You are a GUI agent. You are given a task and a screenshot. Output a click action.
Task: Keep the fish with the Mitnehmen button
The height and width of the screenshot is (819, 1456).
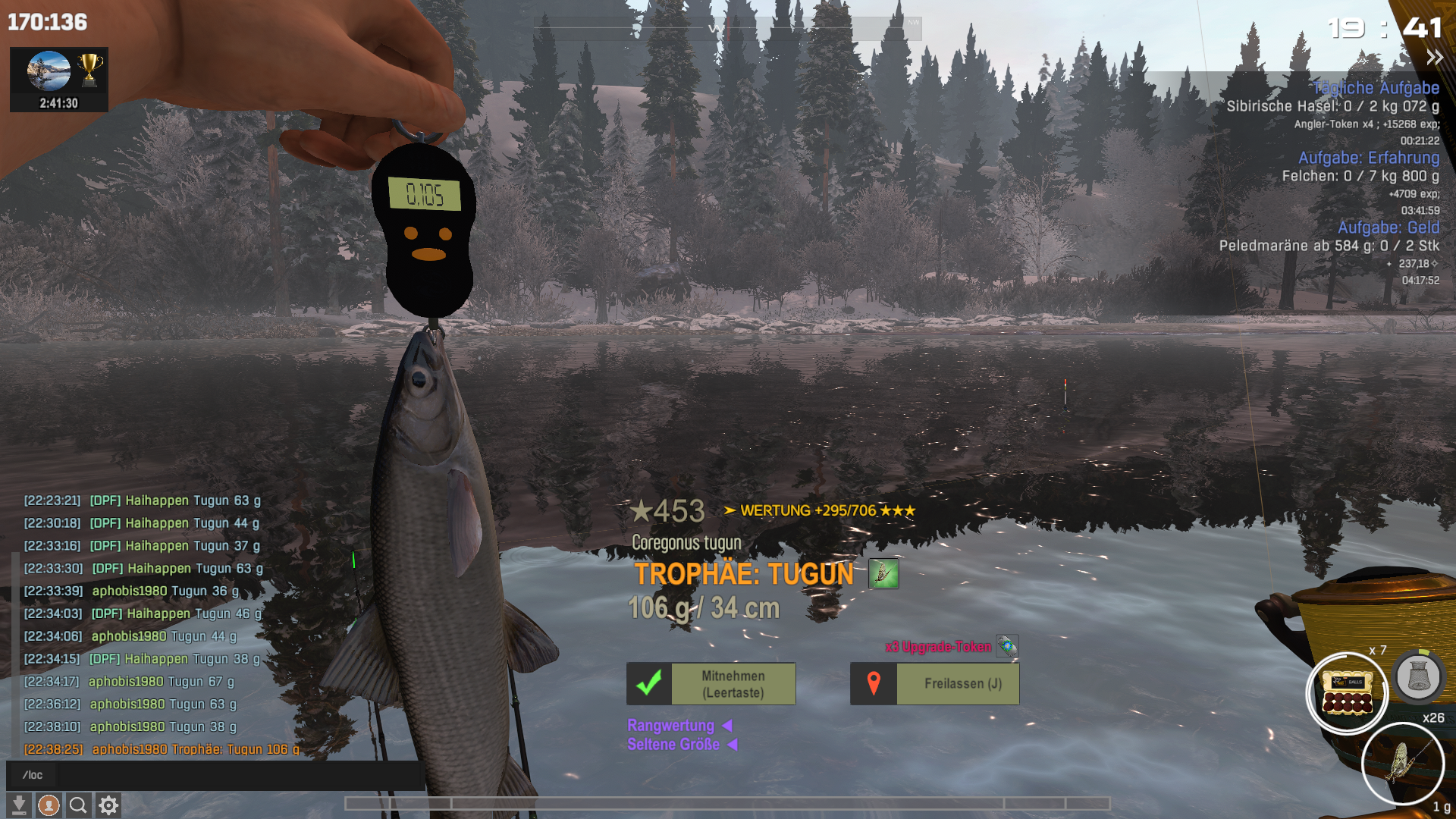(x=711, y=684)
